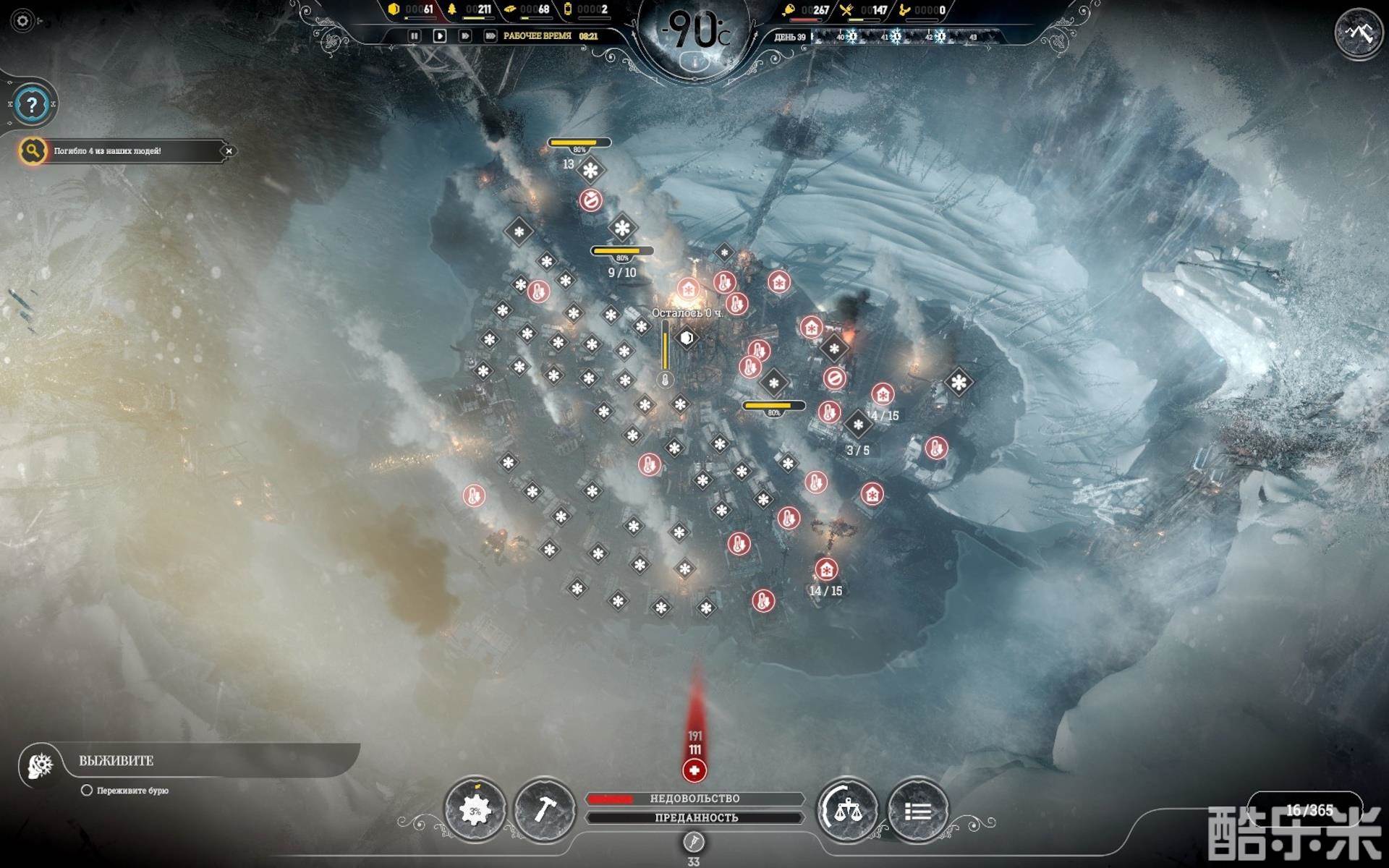
Task: Switch to double fast-forward speed
Action: pos(465,35)
